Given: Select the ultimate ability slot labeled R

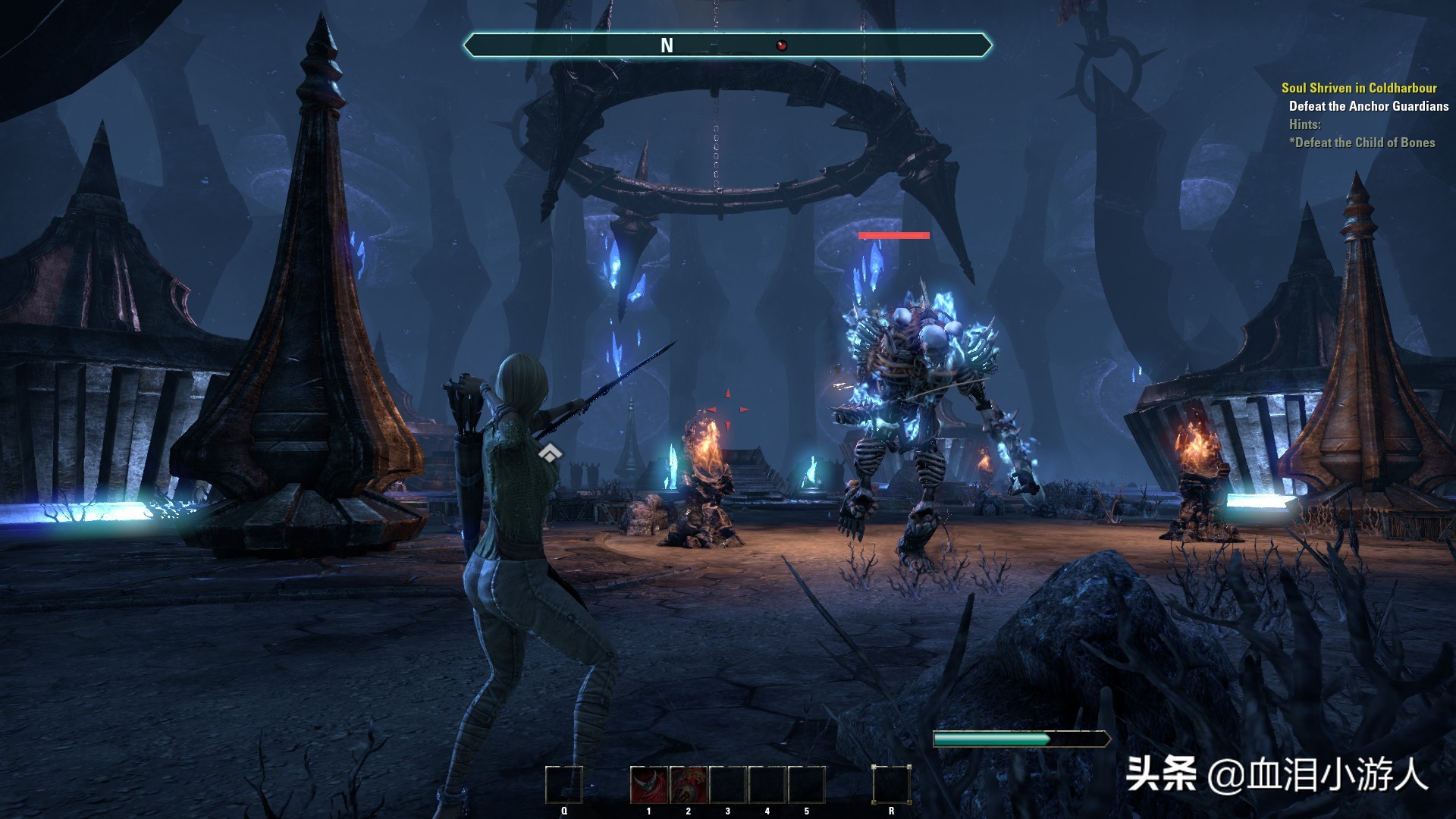Looking at the screenshot, I should coord(890,785).
